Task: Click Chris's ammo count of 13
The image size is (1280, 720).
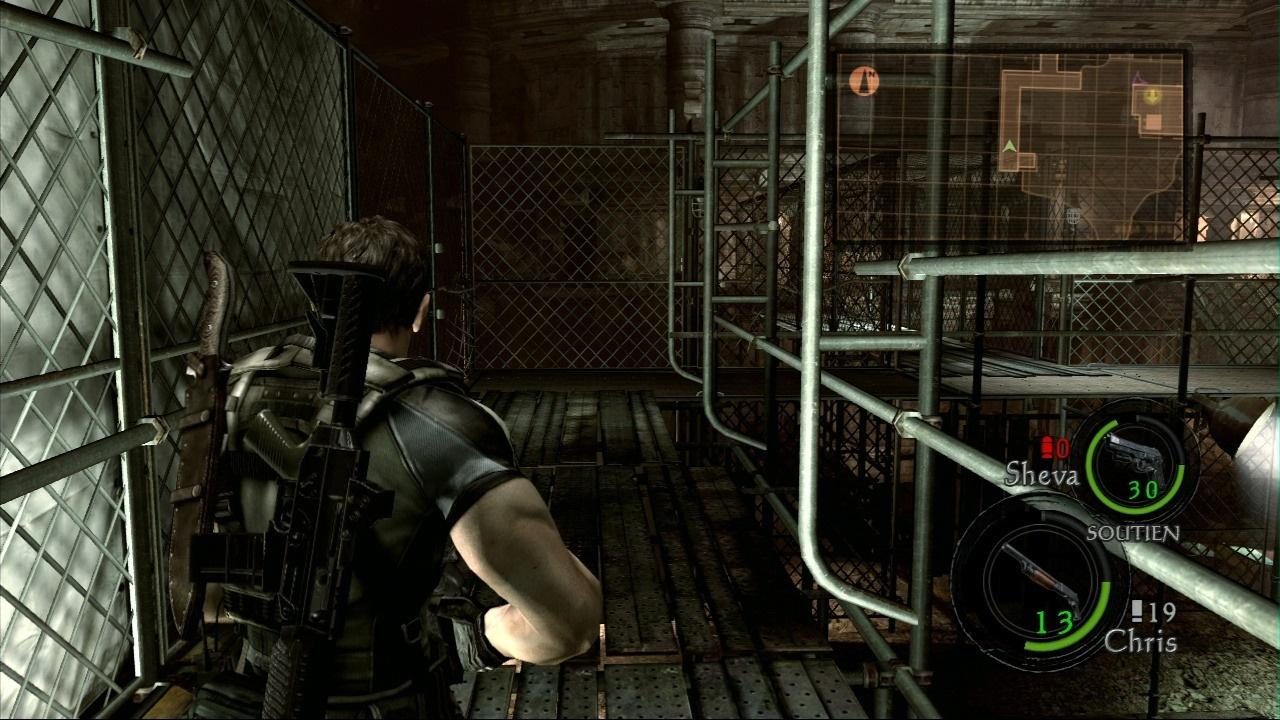Action: click(x=1054, y=621)
